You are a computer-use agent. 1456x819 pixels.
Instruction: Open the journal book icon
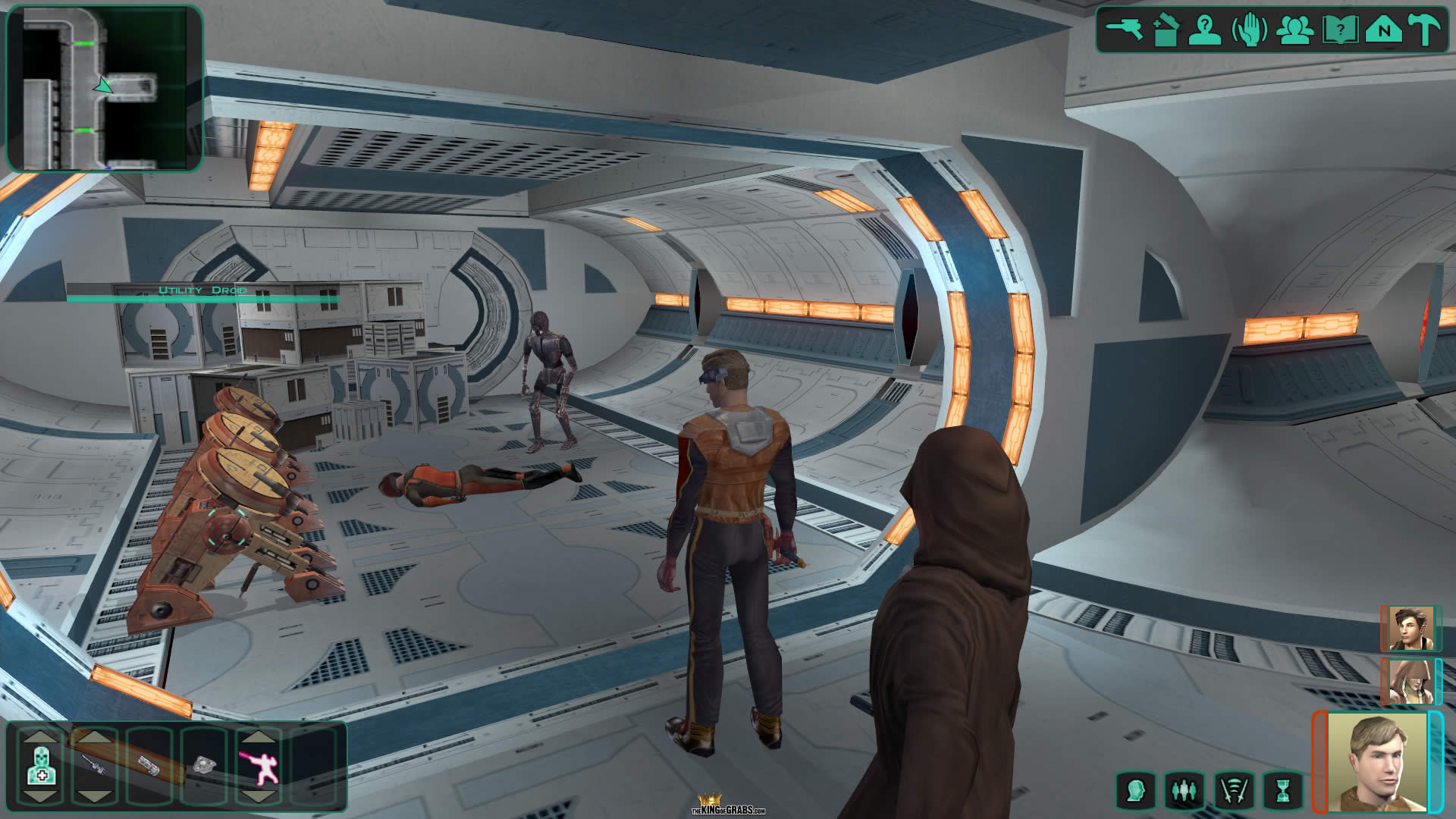(x=1339, y=31)
